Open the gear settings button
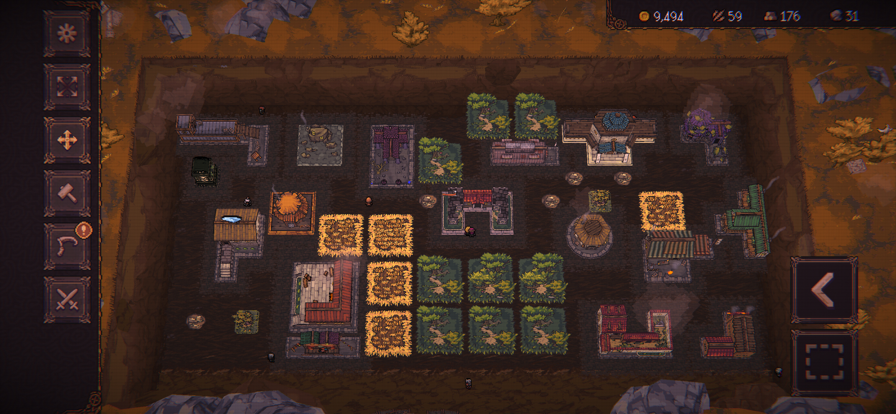 67,33
